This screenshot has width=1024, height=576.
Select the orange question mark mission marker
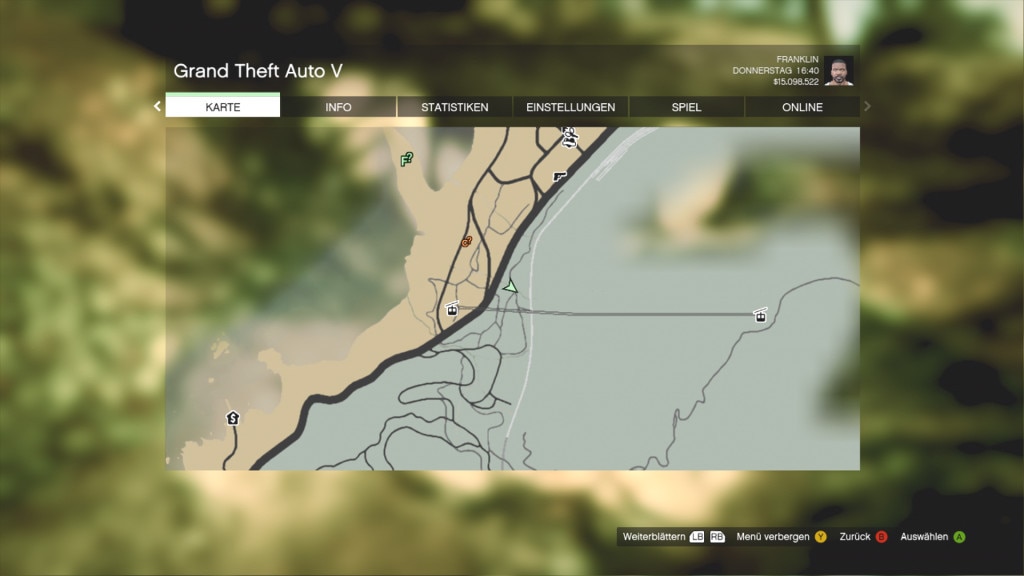point(467,241)
